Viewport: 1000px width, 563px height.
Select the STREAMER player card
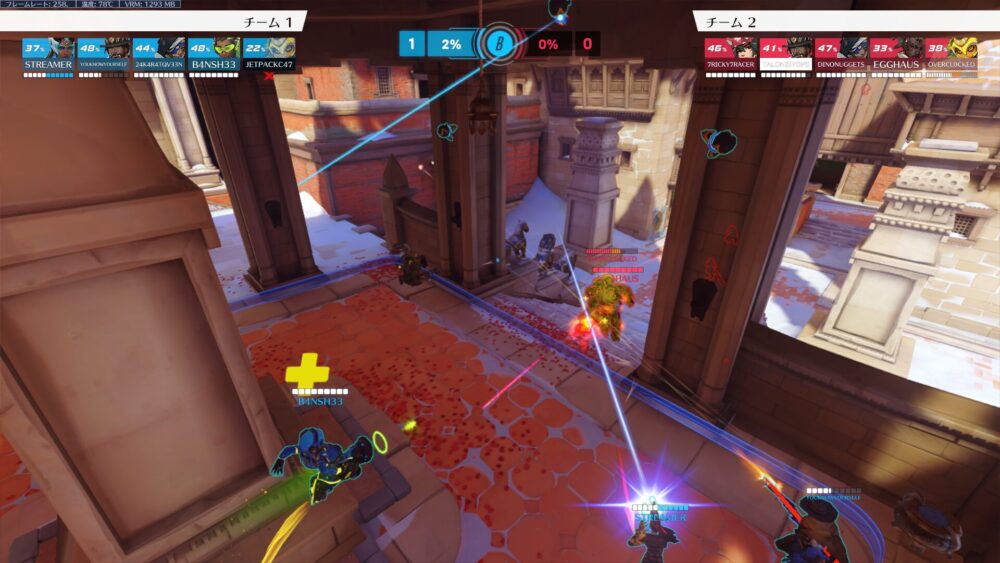pyautogui.click(x=48, y=56)
